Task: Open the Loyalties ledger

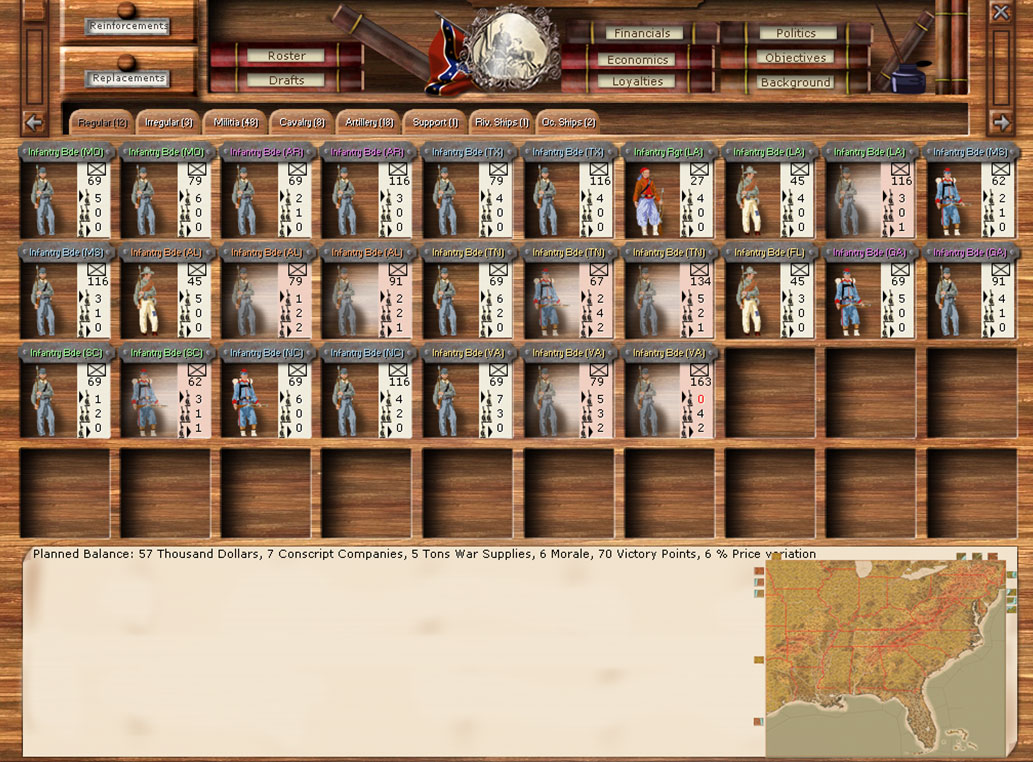Action: 638,82
